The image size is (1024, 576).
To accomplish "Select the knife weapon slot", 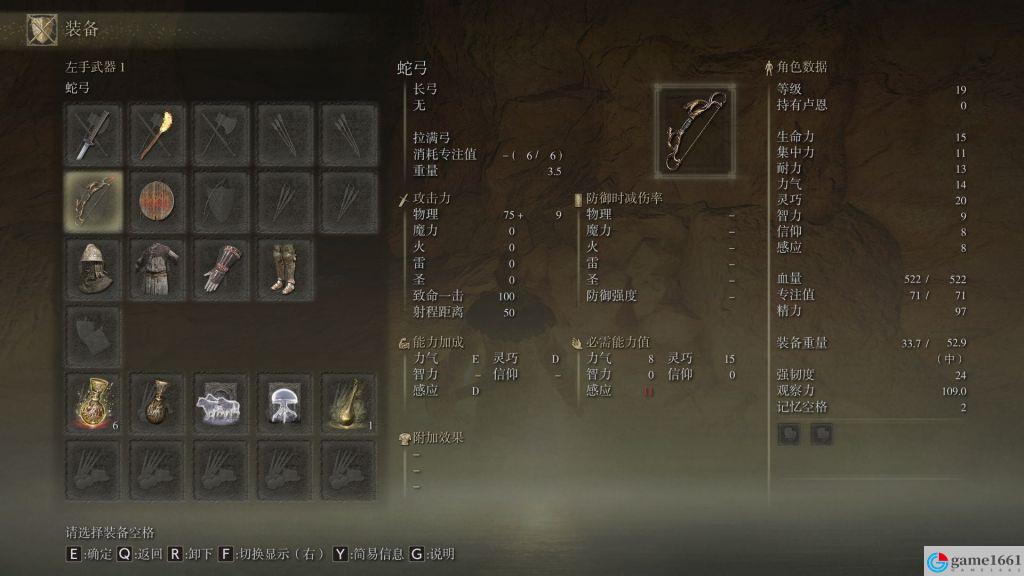I will point(94,134).
